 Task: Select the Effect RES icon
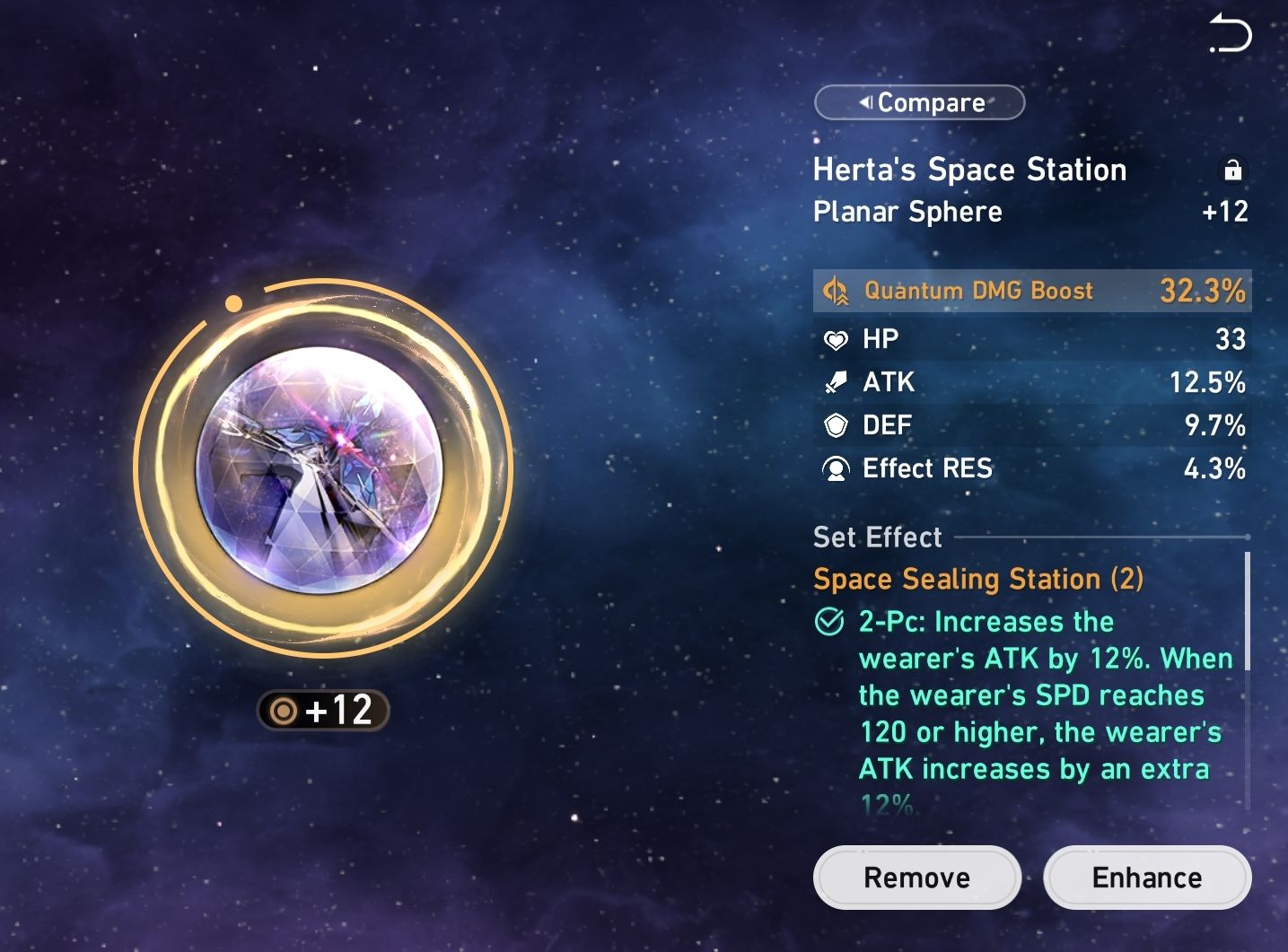(835, 468)
